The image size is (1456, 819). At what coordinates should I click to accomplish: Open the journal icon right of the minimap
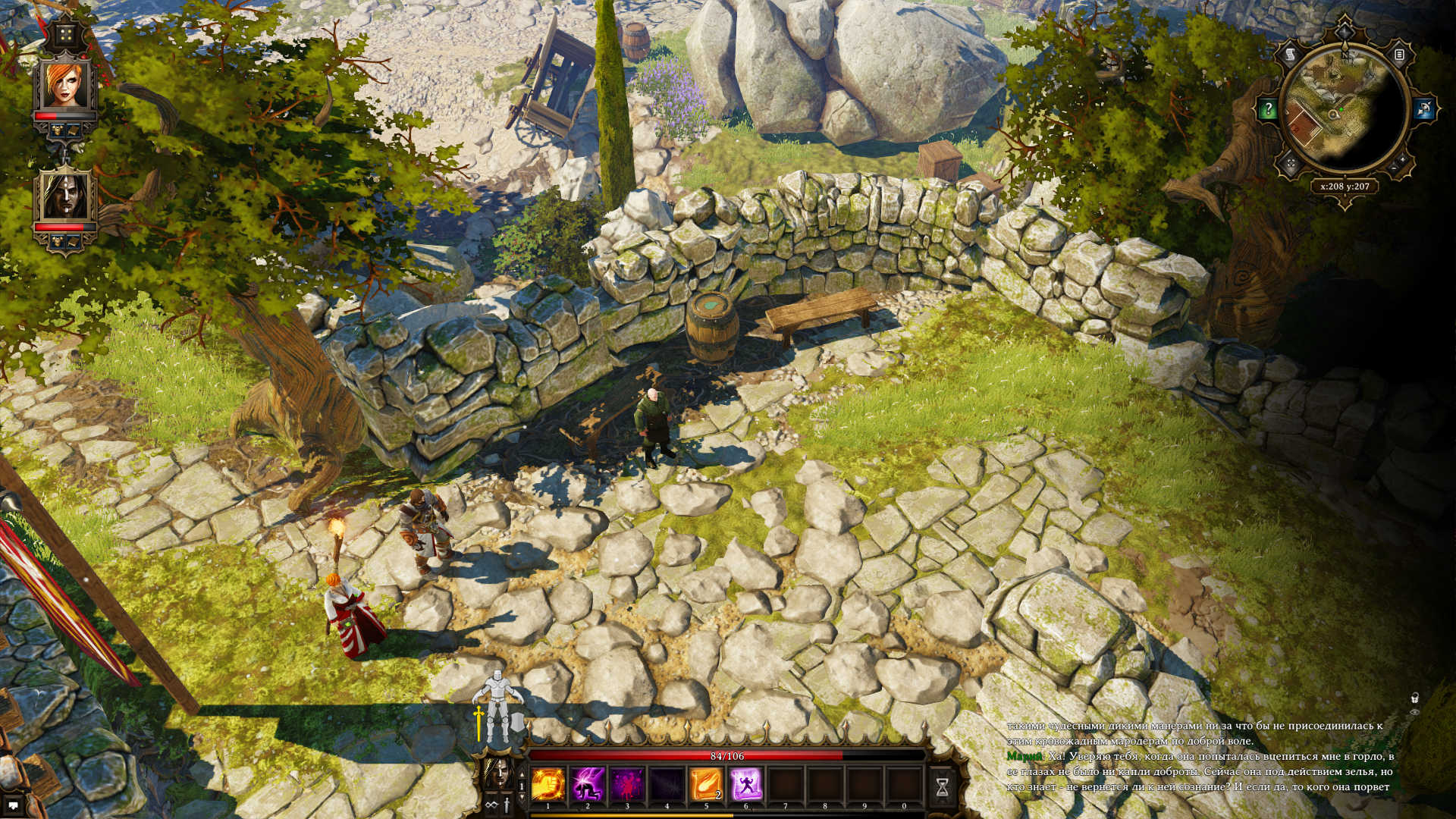tap(1398, 55)
